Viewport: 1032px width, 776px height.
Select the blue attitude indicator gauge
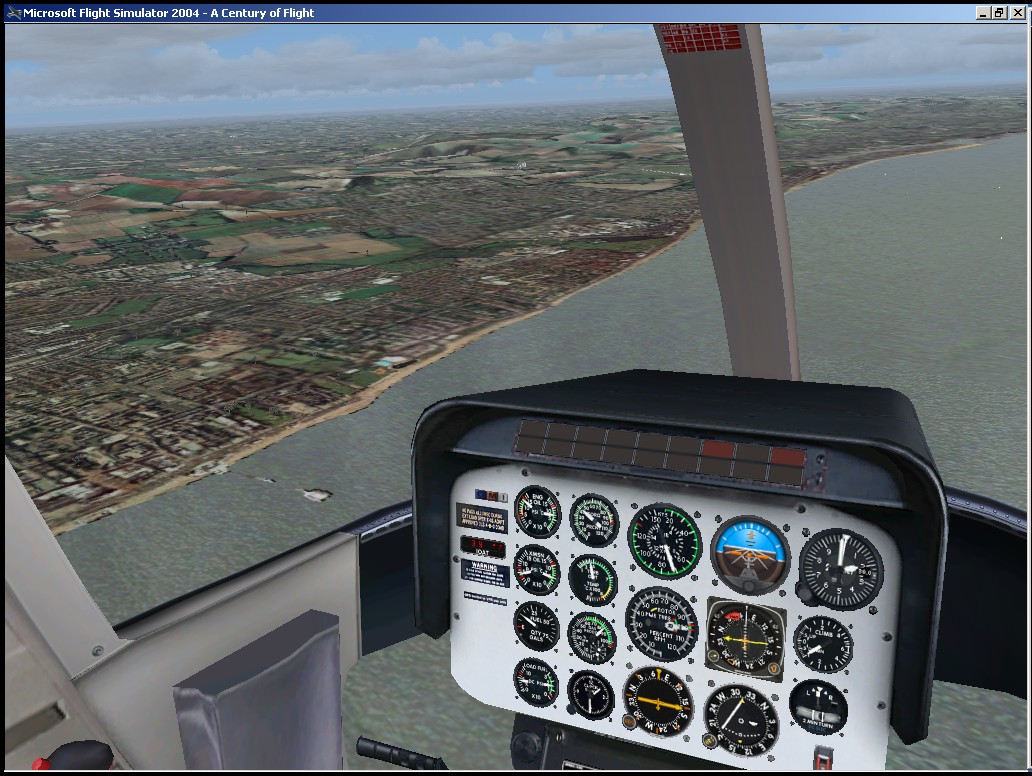point(749,555)
